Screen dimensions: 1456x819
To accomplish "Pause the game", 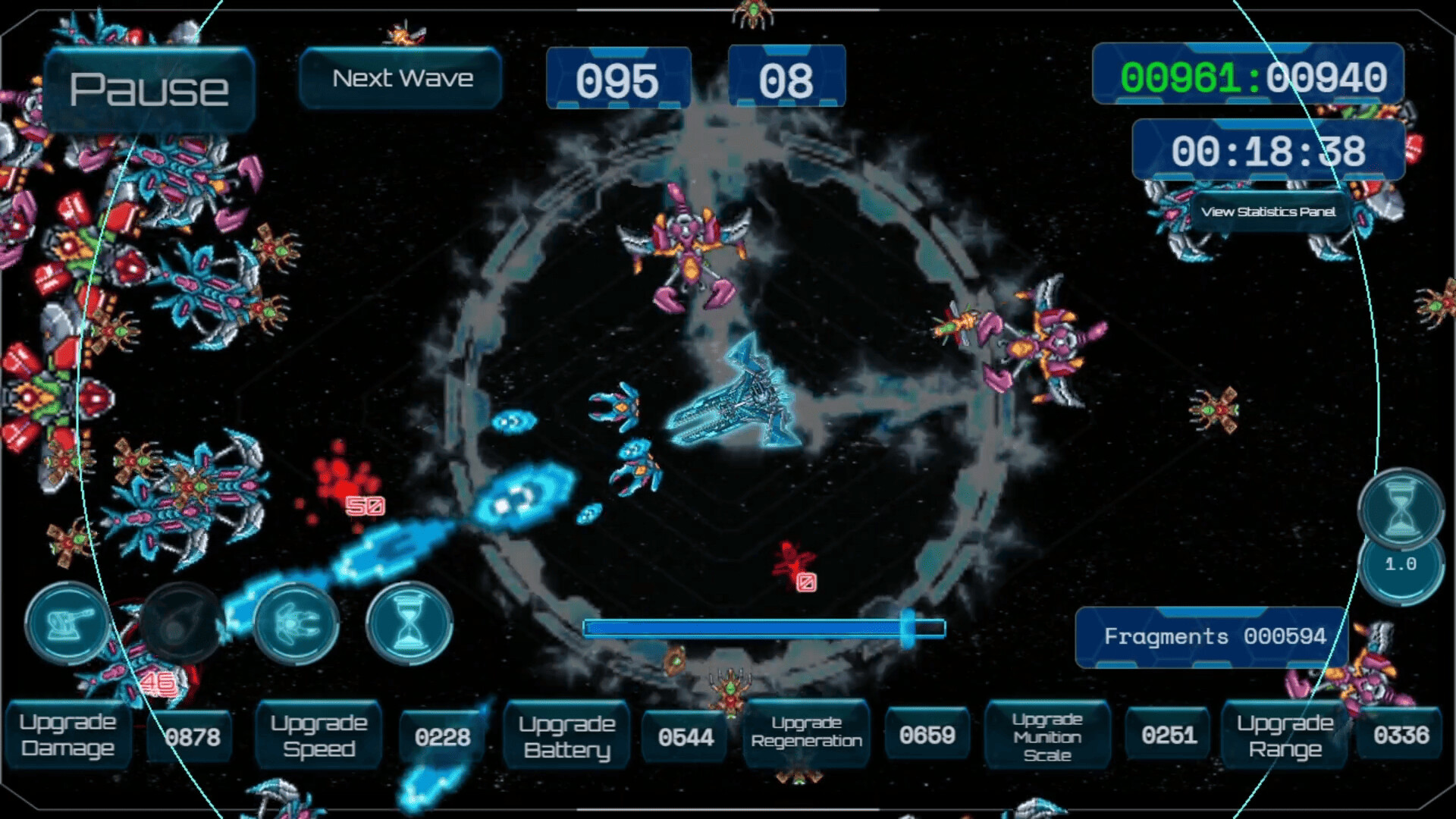I will [x=149, y=87].
